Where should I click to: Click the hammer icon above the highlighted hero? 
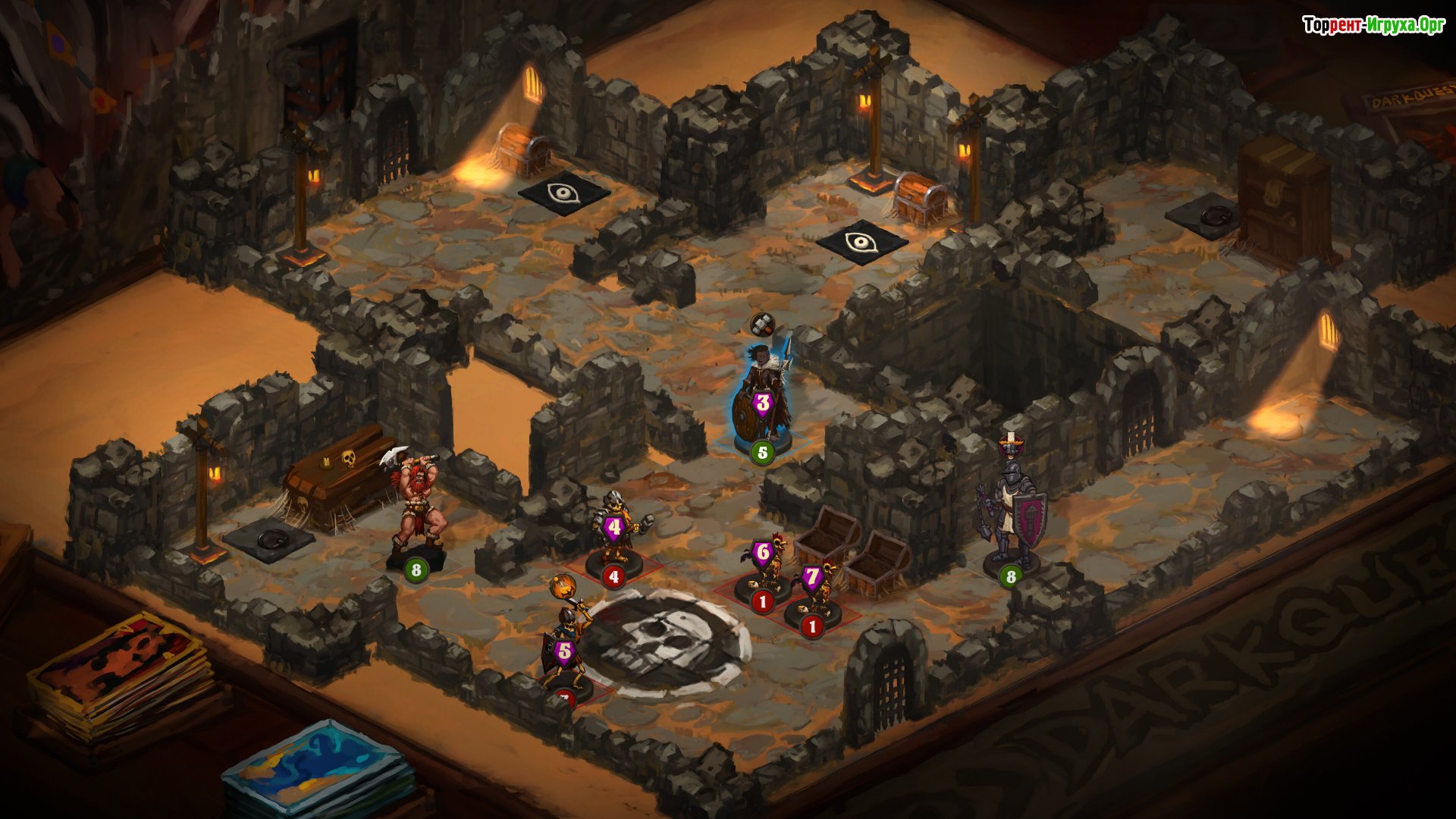pos(762,324)
